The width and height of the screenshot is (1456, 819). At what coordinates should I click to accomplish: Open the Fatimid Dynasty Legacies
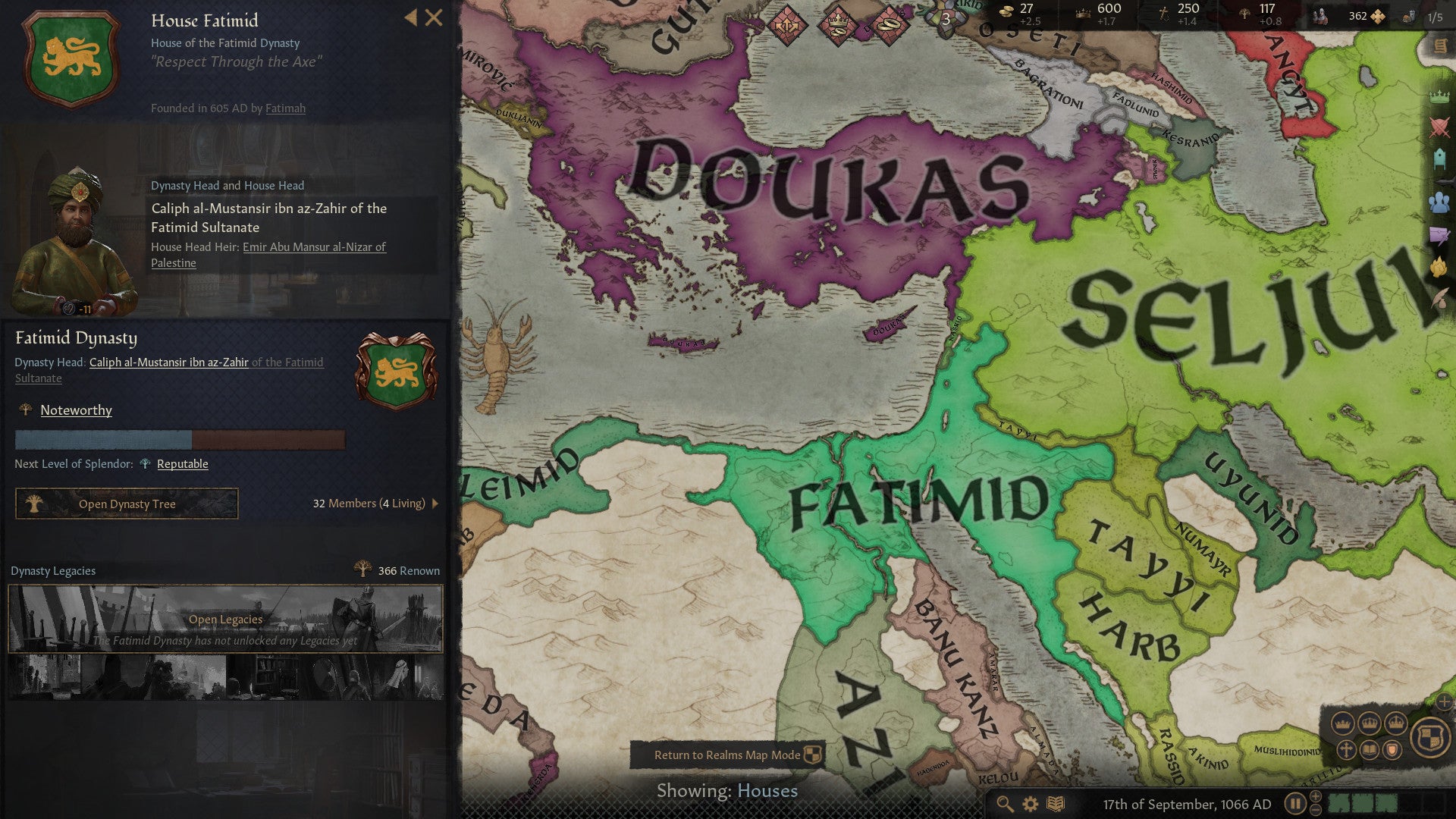(224, 619)
